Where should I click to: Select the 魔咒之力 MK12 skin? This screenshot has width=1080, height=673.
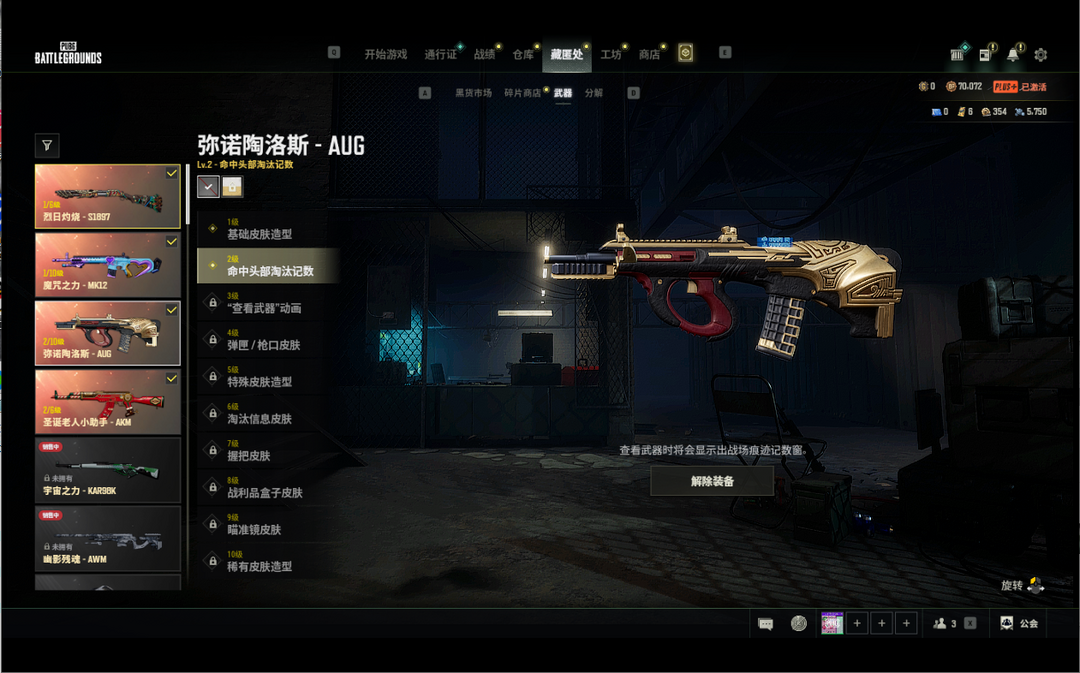click(108, 264)
